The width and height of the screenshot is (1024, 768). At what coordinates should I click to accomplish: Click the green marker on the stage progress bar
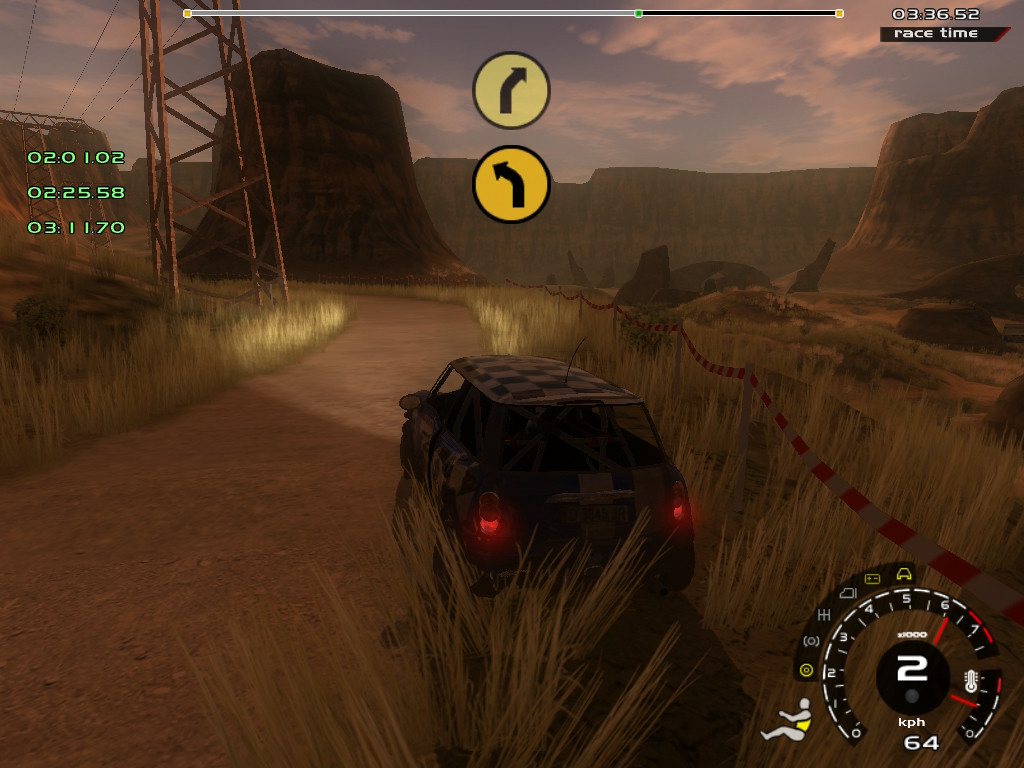point(638,13)
